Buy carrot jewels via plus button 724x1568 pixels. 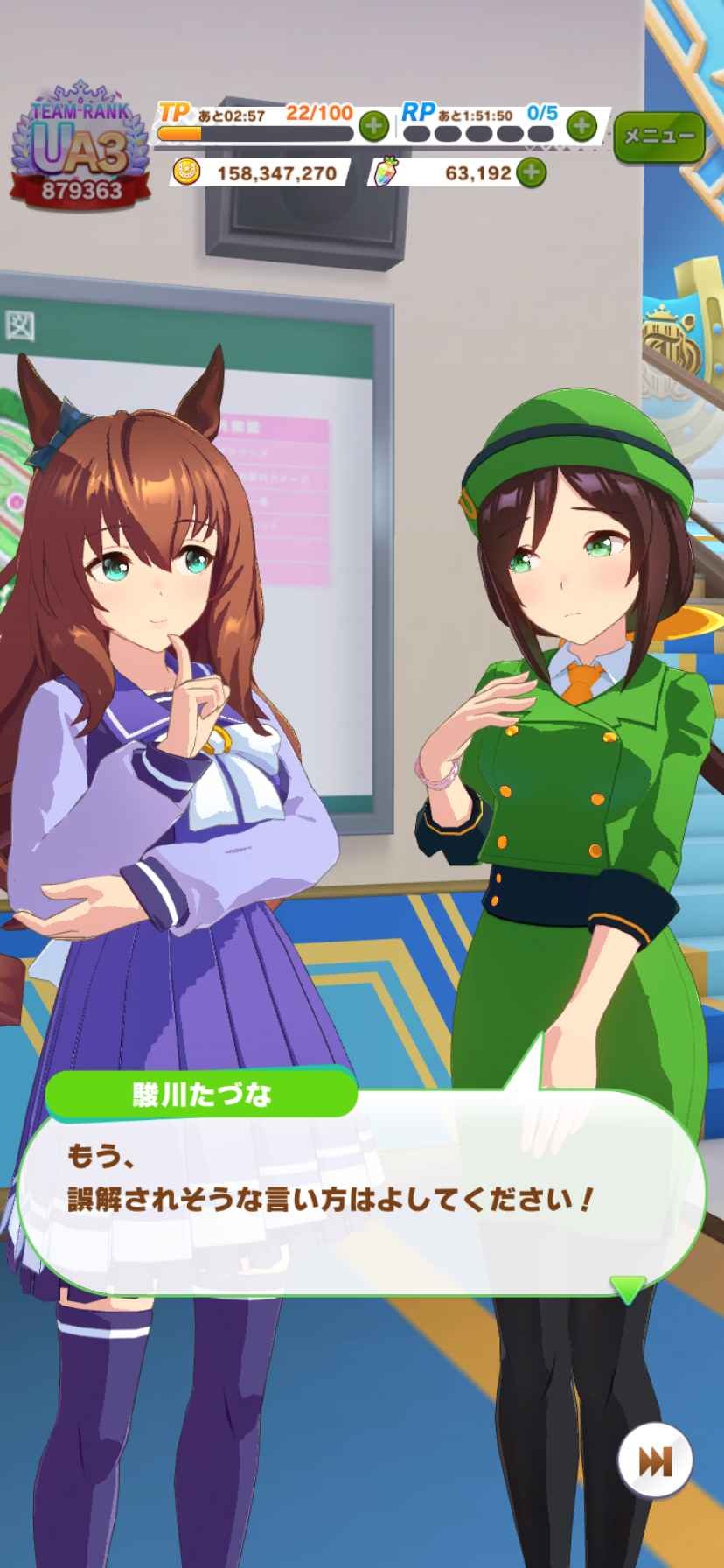click(531, 172)
